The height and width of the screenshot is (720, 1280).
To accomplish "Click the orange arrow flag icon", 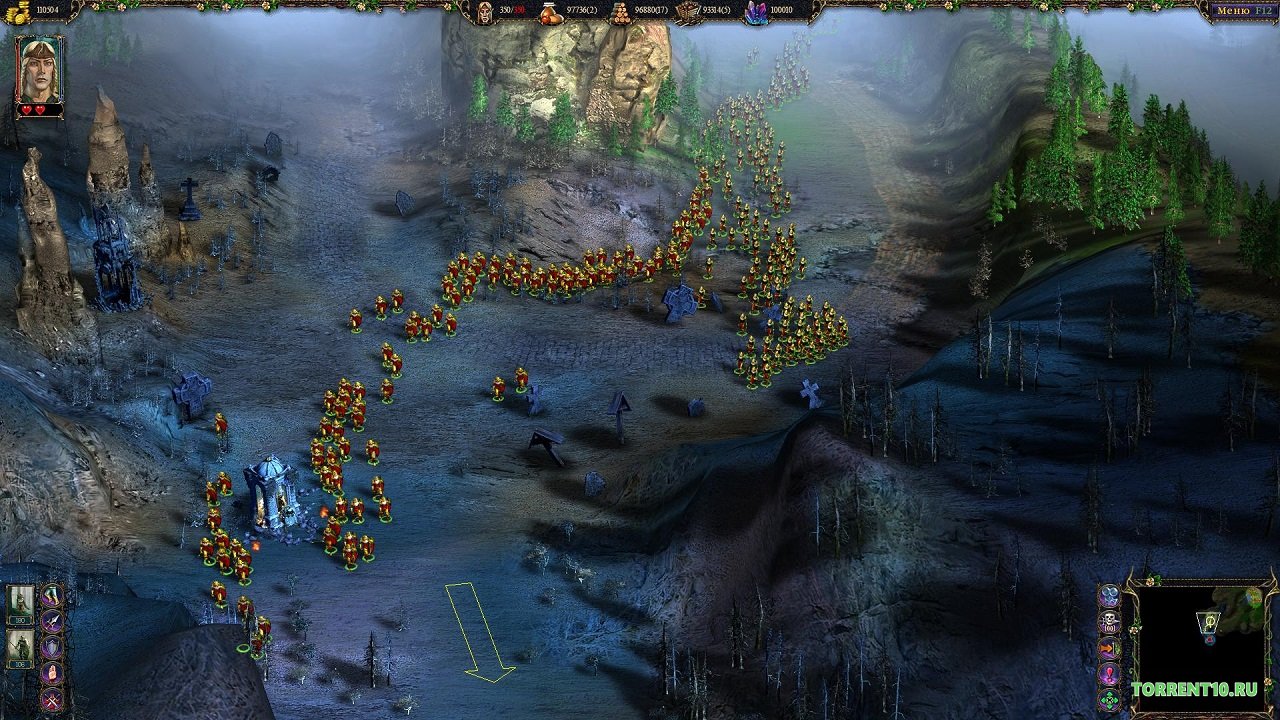I will [1109, 648].
